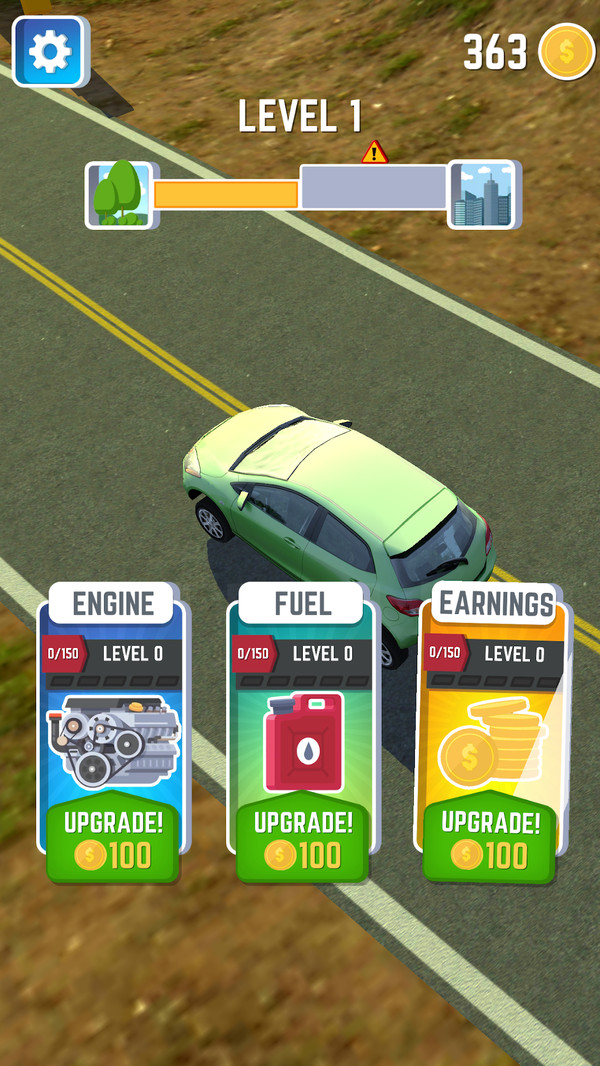This screenshot has height=1066, width=600.
Task: Tap the gold coin balance icon
Action: pos(566,52)
